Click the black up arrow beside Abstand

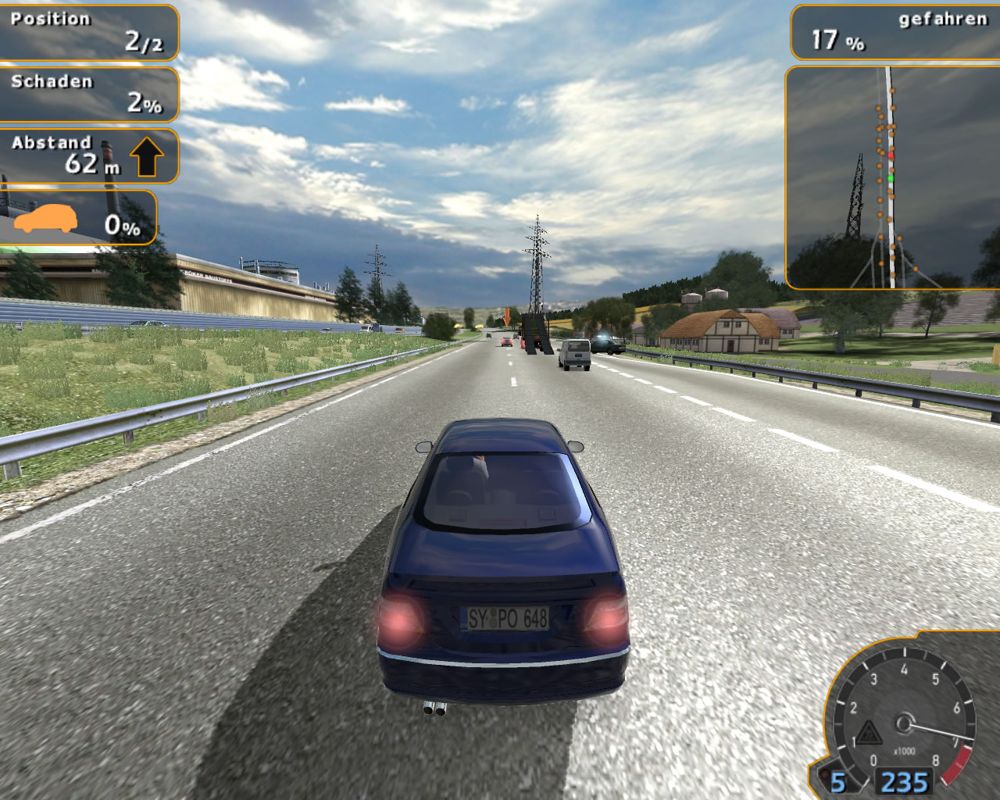[x=147, y=156]
